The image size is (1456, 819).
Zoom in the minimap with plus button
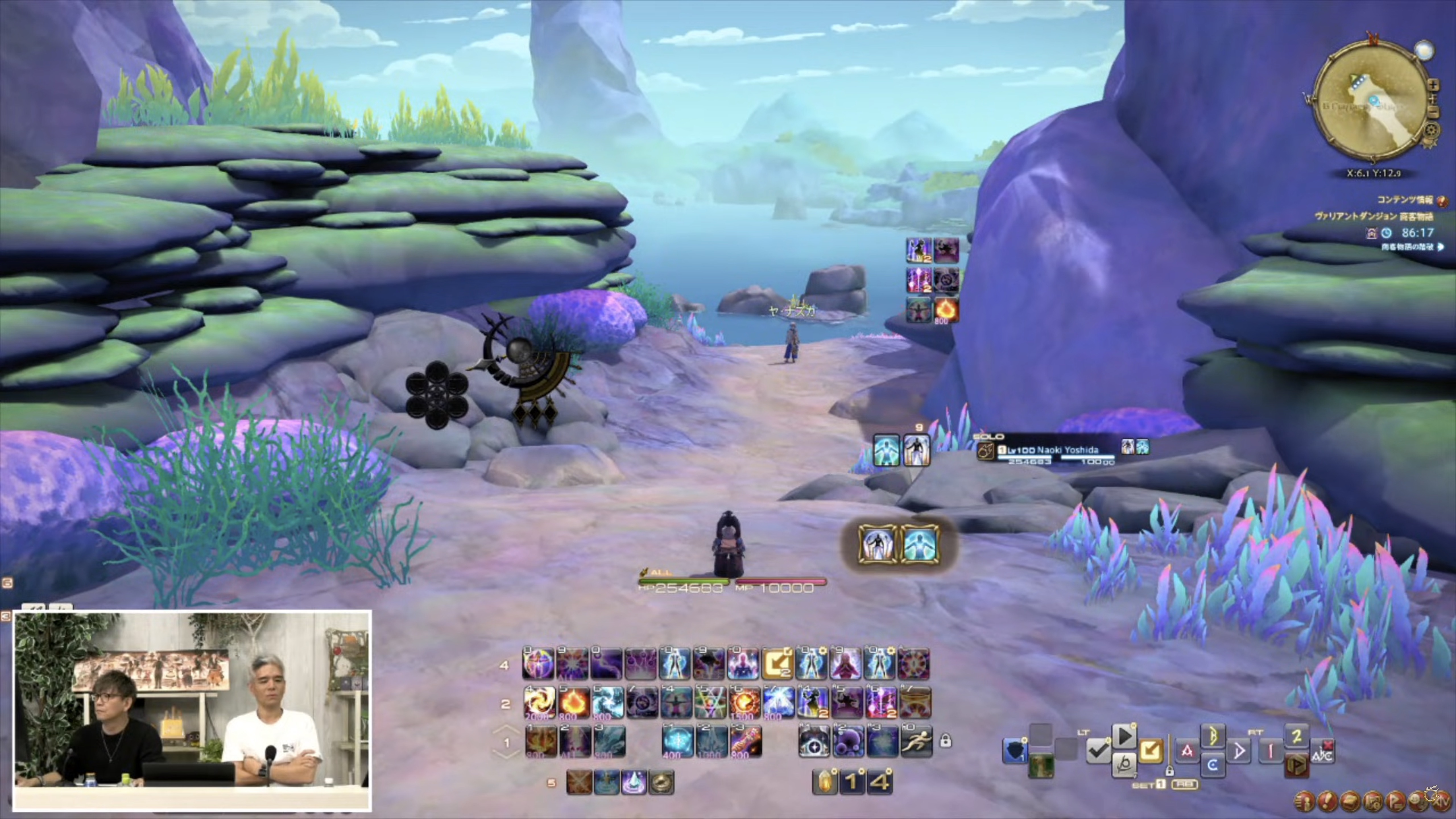[x=1433, y=85]
